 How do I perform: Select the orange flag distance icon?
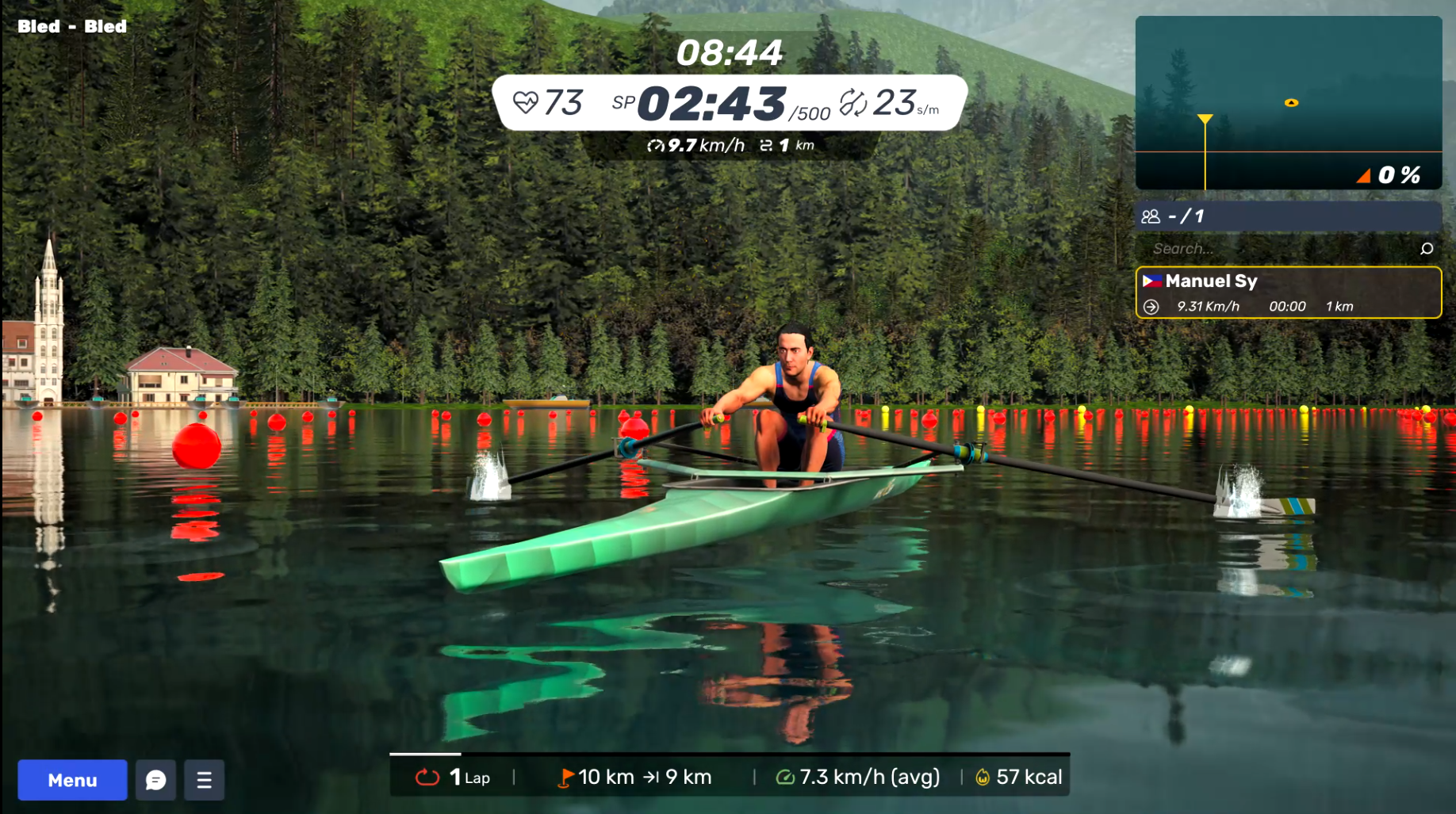[x=566, y=777]
